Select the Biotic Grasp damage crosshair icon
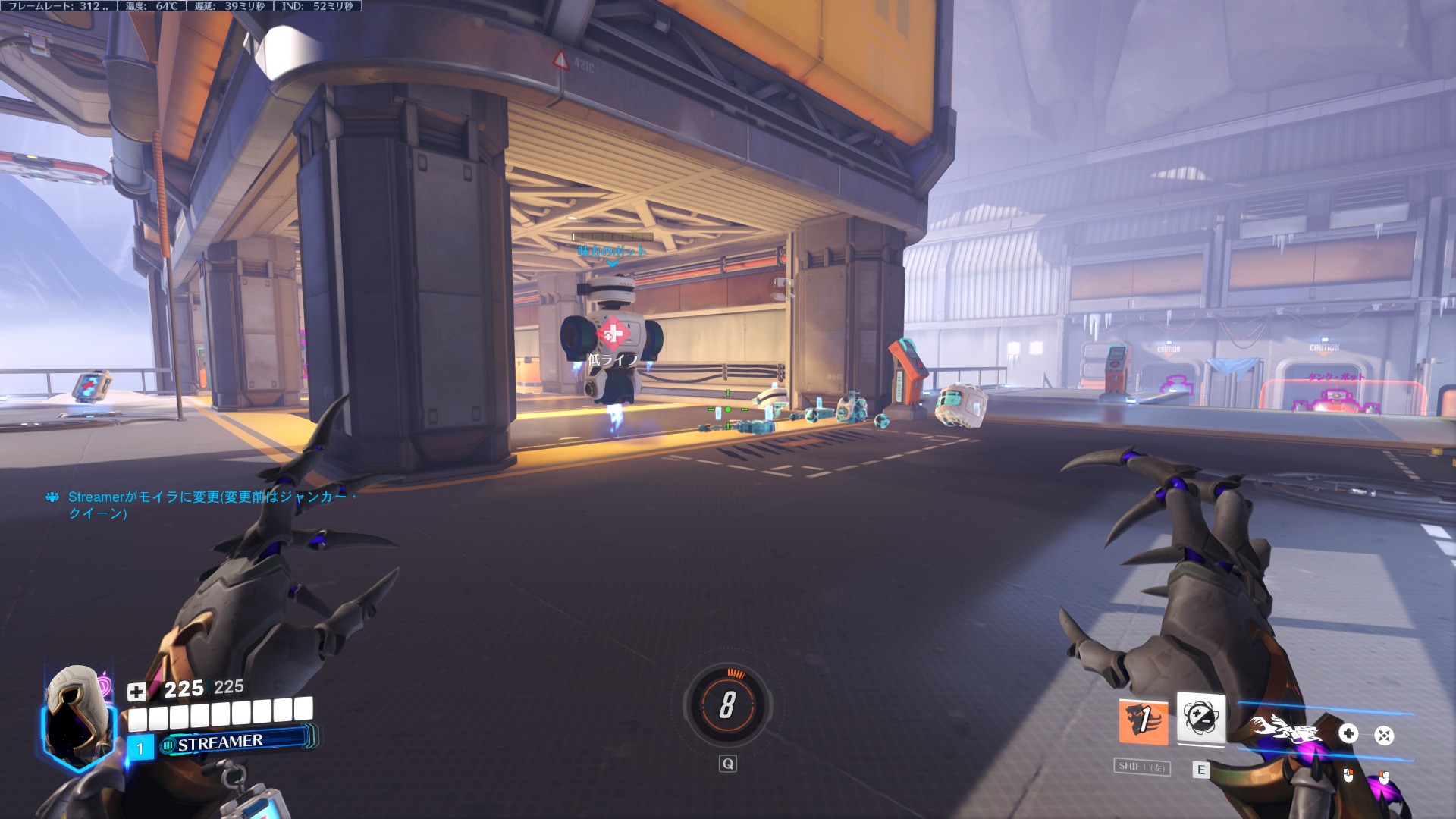Viewport: 1456px width, 819px height. [1384, 735]
